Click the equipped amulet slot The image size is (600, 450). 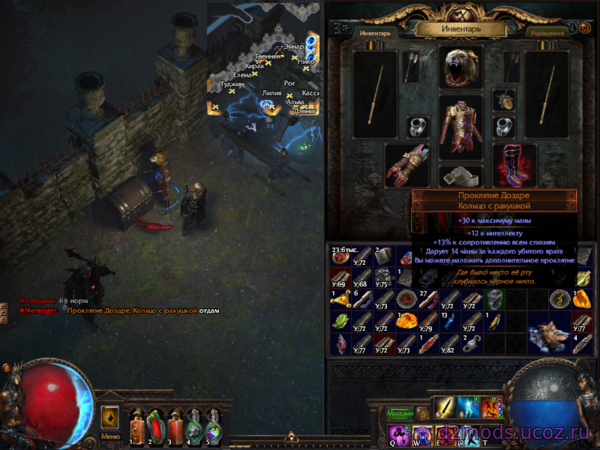(x=502, y=100)
